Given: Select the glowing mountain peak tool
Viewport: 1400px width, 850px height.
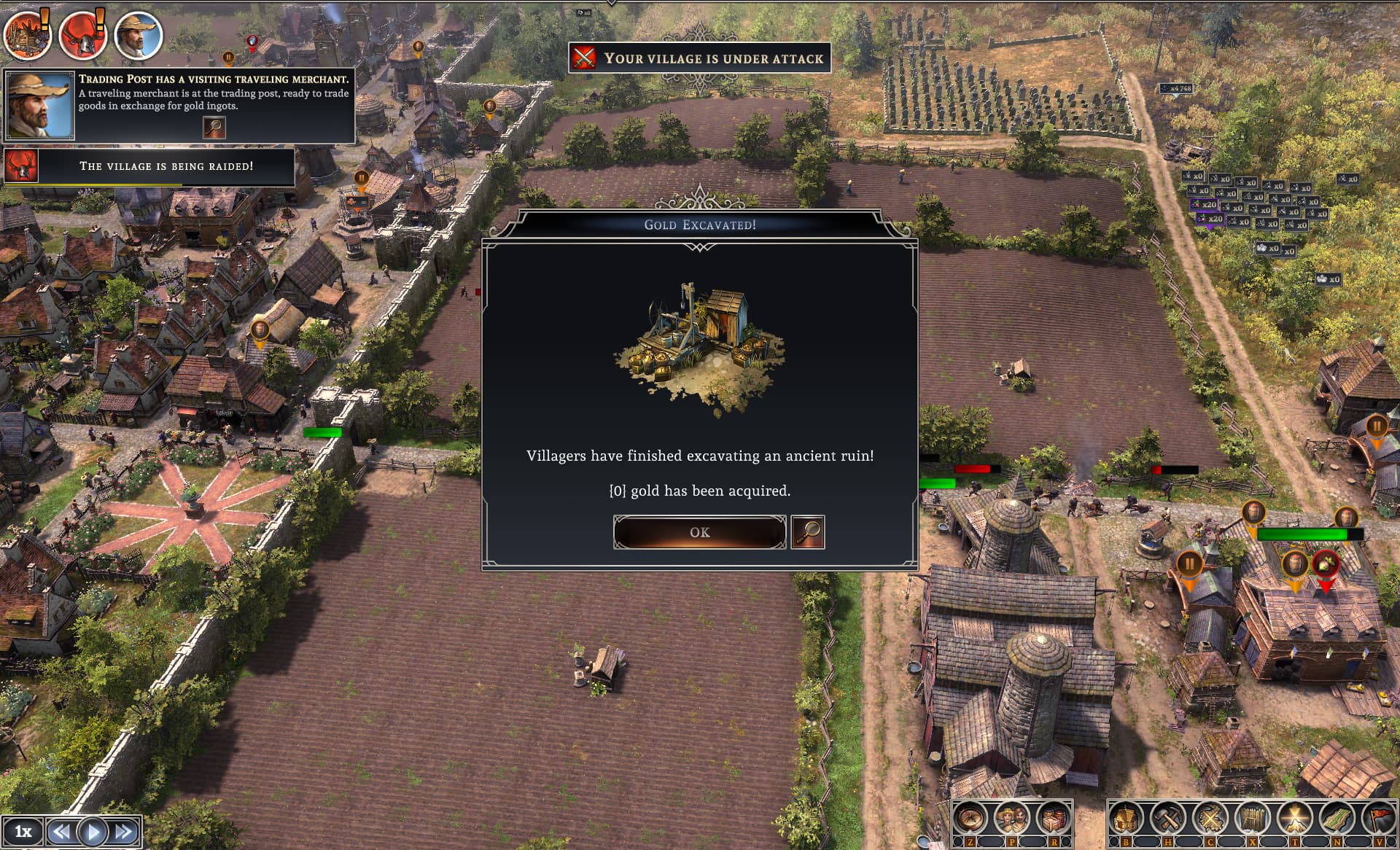Looking at the screenshot, I should 1294,818.
